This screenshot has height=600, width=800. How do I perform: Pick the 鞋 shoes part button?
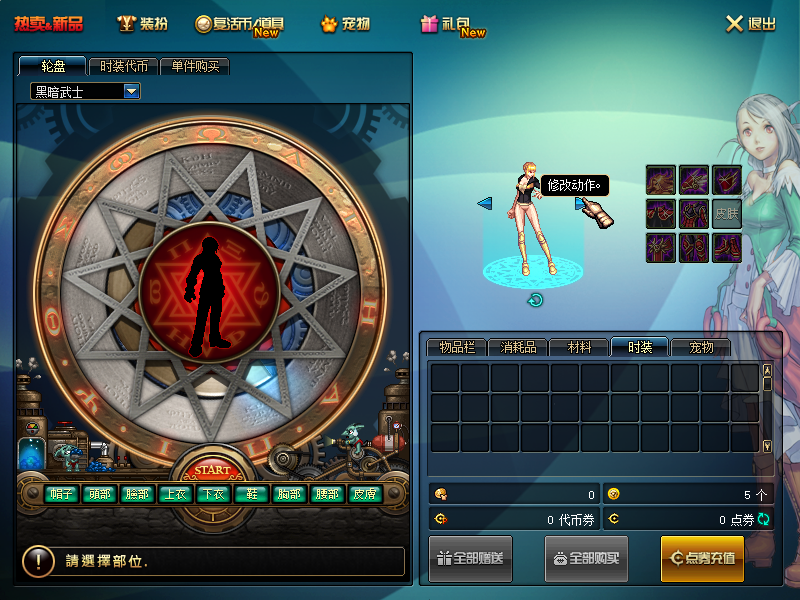(248, 494)
